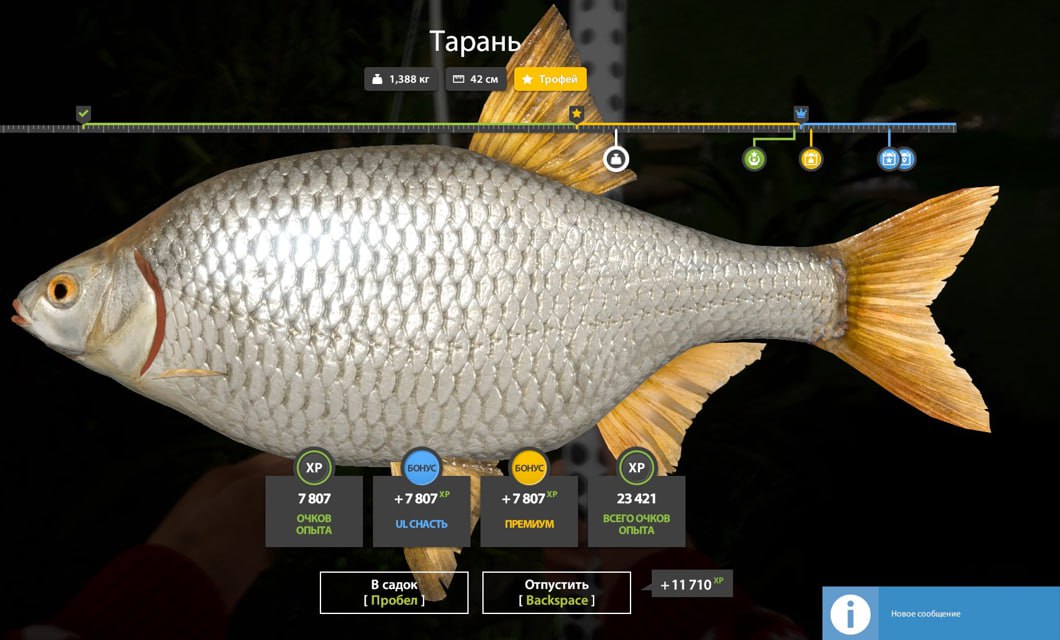Click the star trophy marker on the scale
The width and height of the screenshot is (1060, 640).
[577, 115]
